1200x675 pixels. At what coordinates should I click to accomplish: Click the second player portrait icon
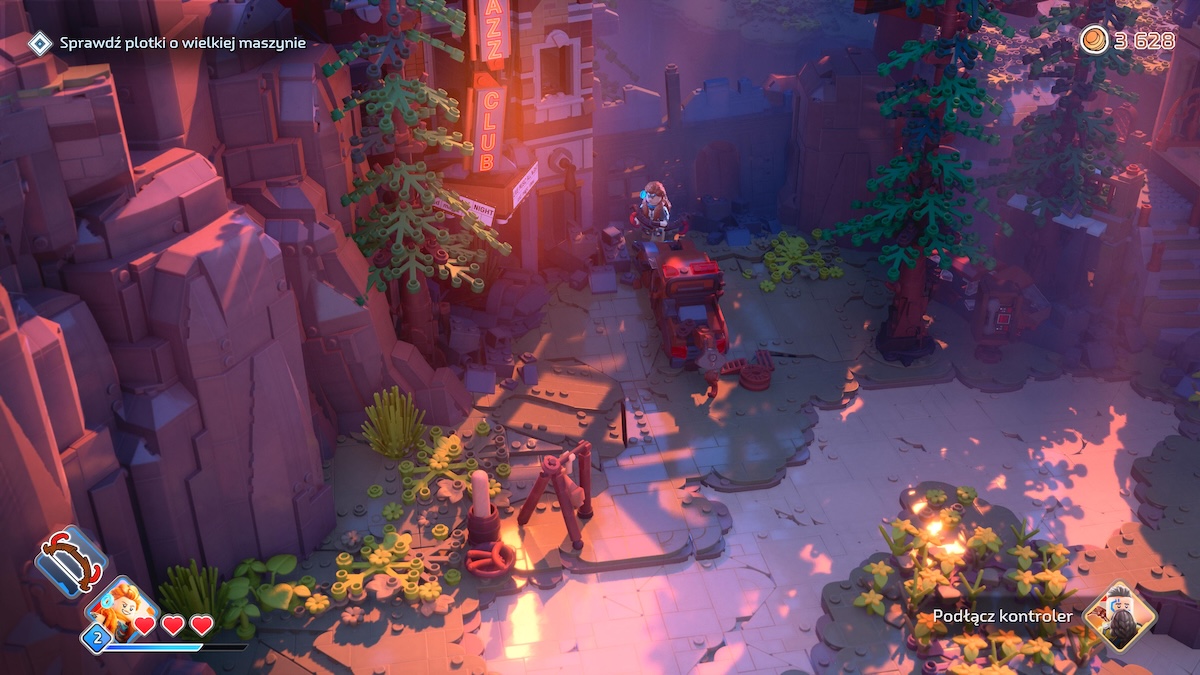pyautogui.click(x=1120, y=615)
